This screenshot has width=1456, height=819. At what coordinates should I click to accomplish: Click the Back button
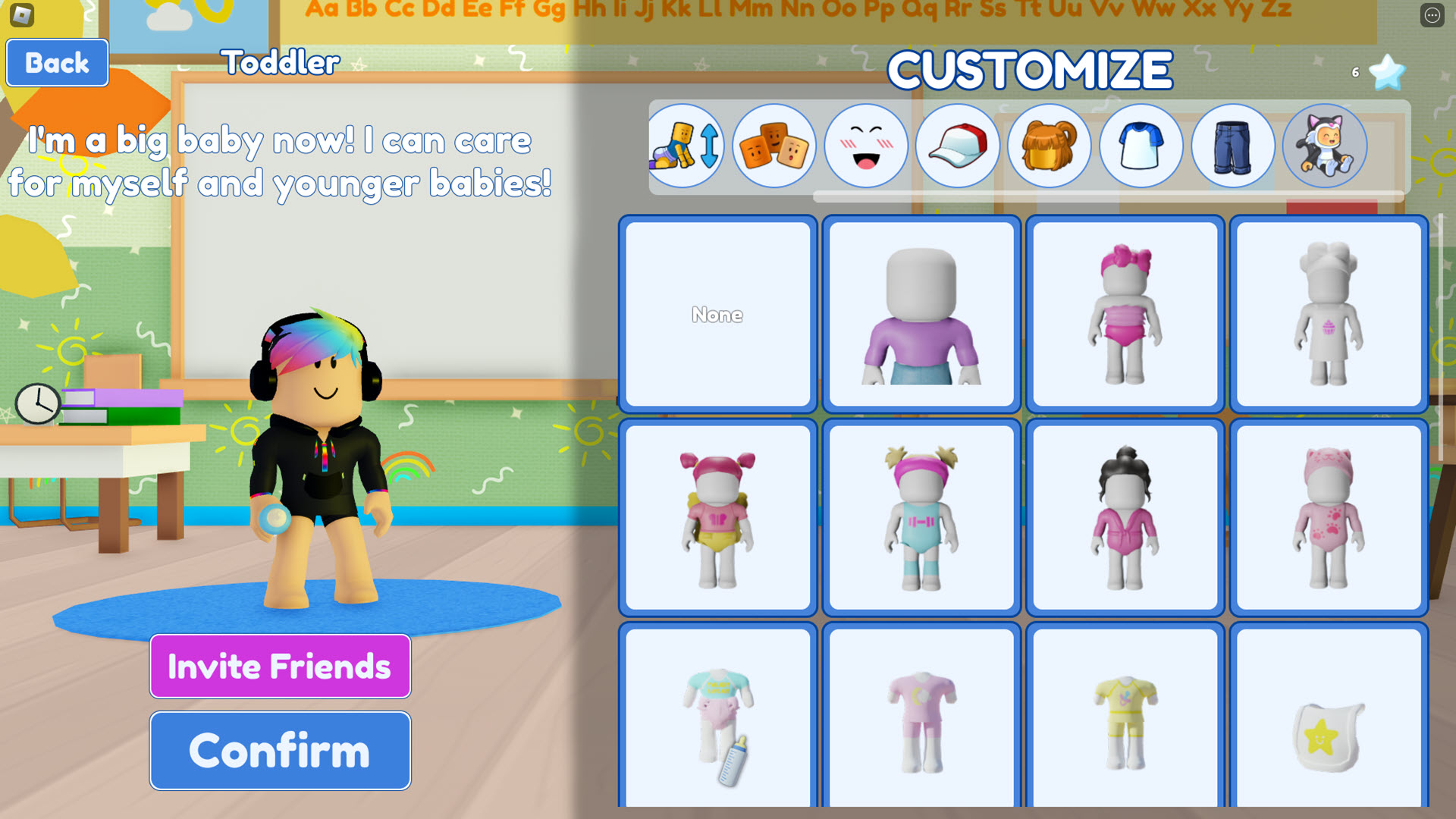57,63
